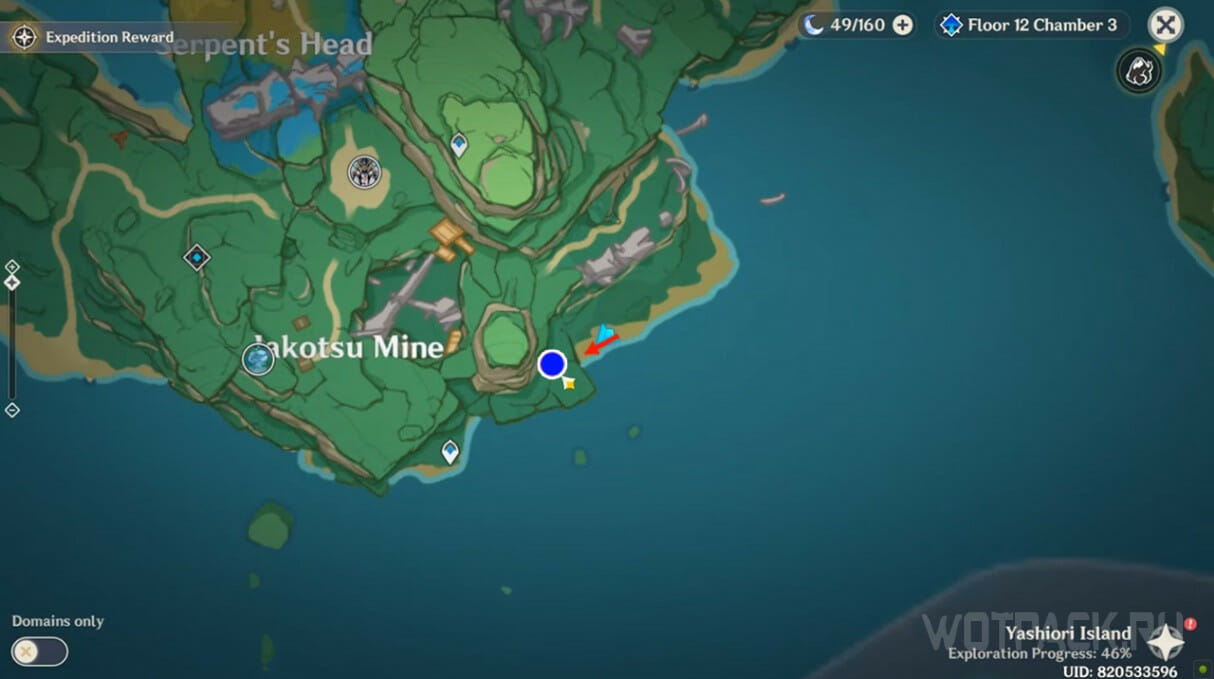
Task: Select the teleport waypoint below Serpent's Head
Action: pos(459,145)
